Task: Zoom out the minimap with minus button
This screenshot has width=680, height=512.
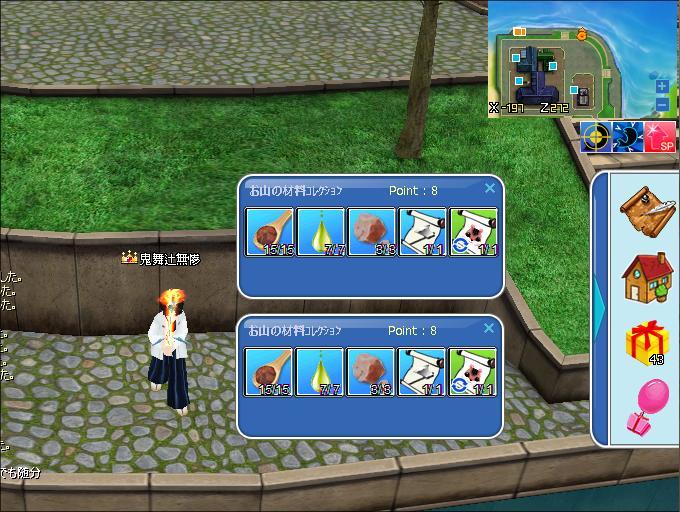Action: coord(662,104)
